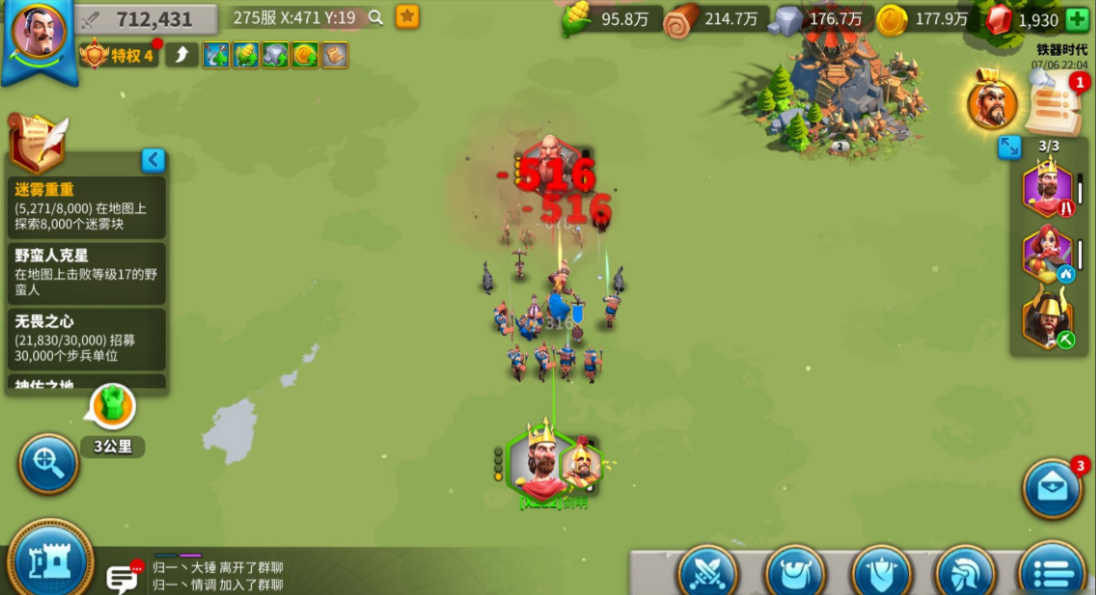Bookmark location with the star button

(407, 17)
